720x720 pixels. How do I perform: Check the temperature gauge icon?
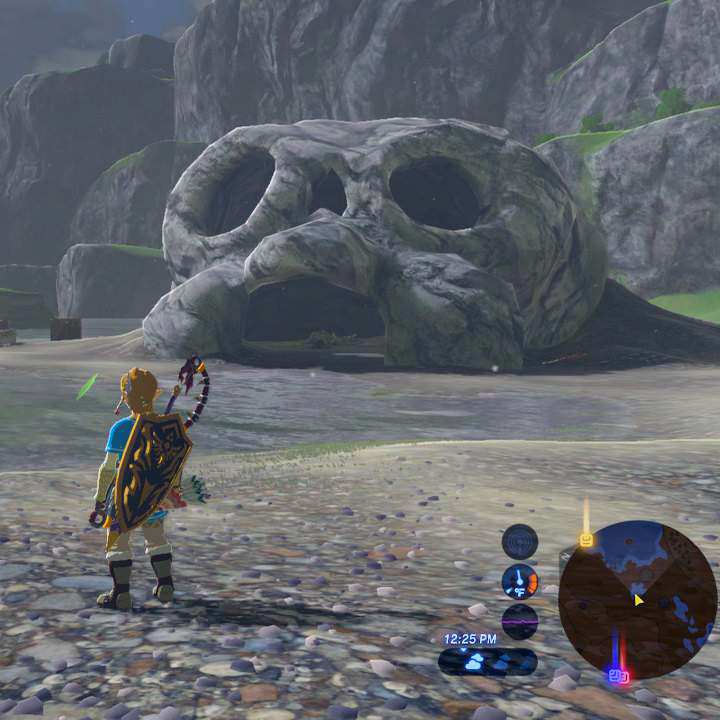point(520,581)
